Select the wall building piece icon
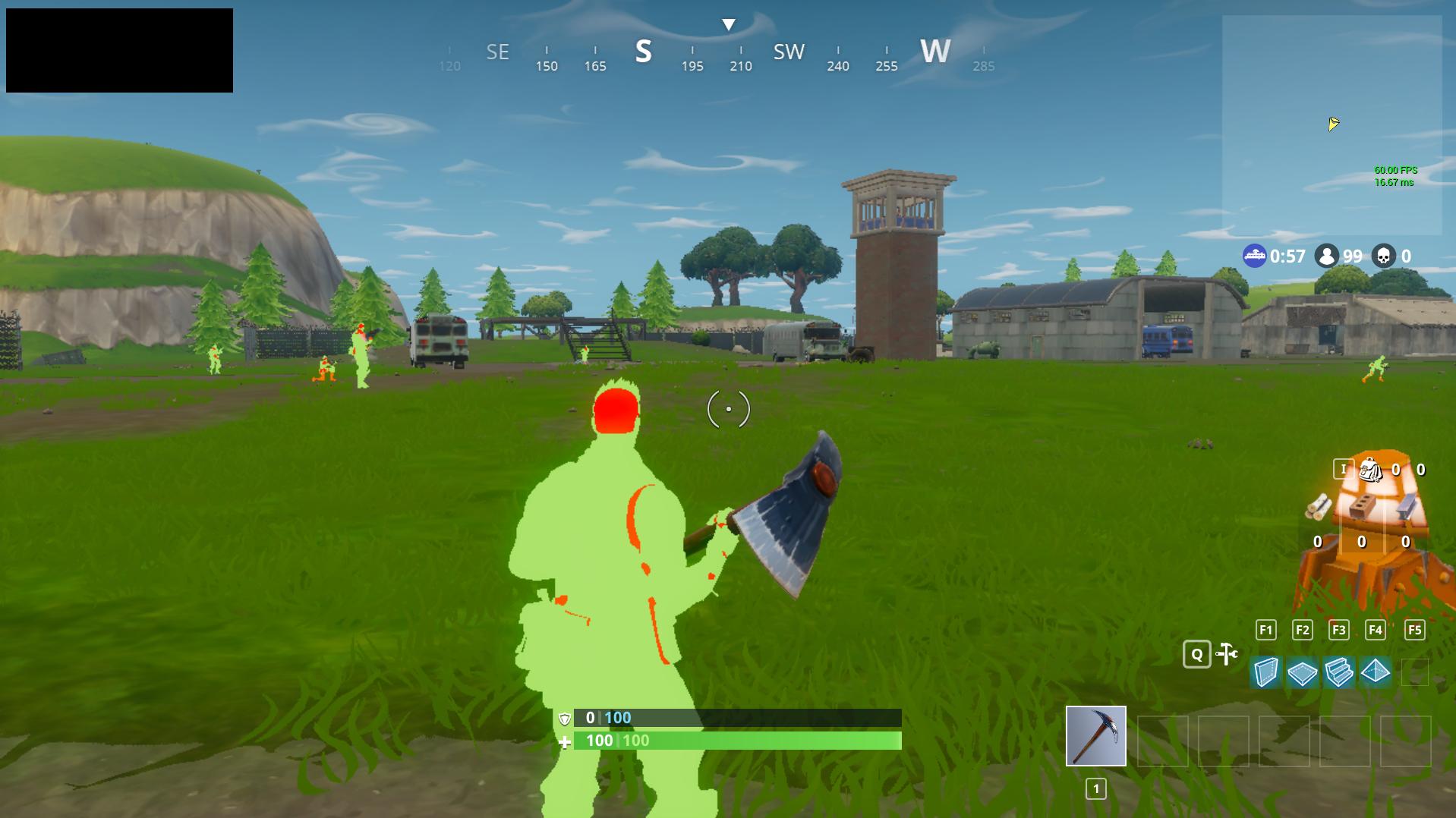Viewport: 1456px width, 818px height. 1265,672
